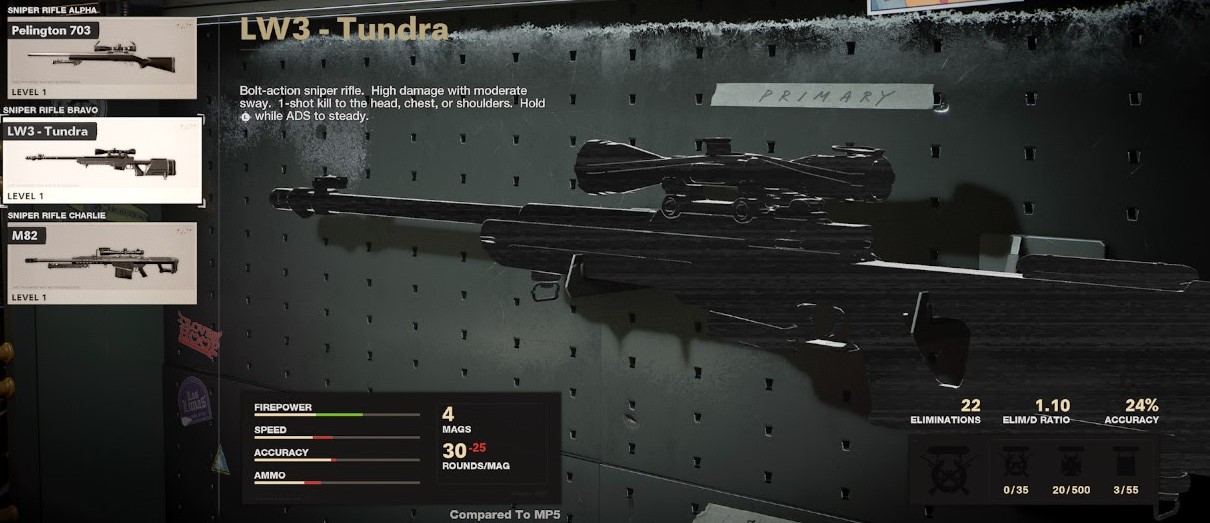Image resolution: width=1210 pixels, height=523 pixels.
Task: Select the Pelington 703 sniper rifle
Action: pos(101,59)
